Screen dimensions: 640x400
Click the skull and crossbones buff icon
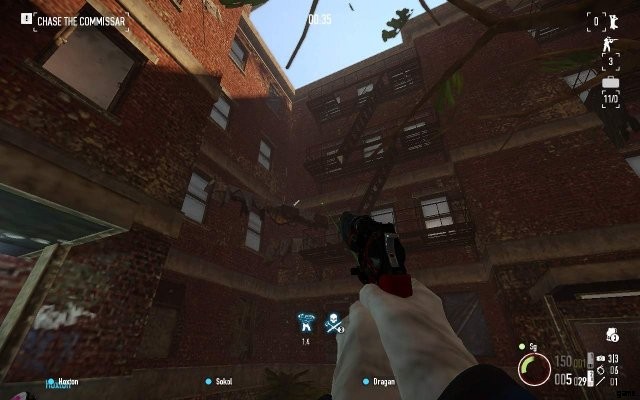coord(334,322)
